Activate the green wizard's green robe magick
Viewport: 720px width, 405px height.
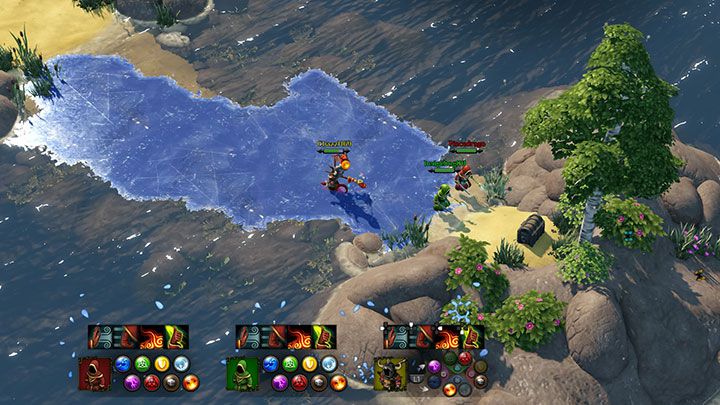click(322, 337)
